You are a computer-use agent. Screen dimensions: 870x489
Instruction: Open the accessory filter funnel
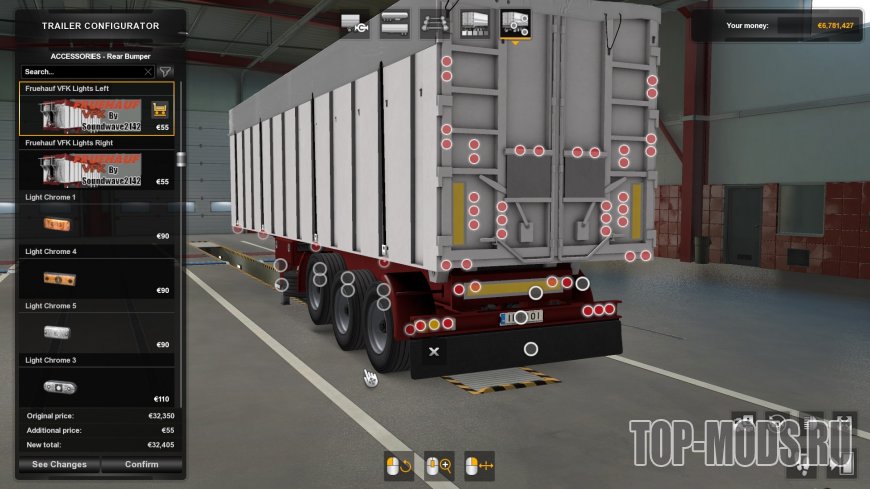[x=166, y=72]
